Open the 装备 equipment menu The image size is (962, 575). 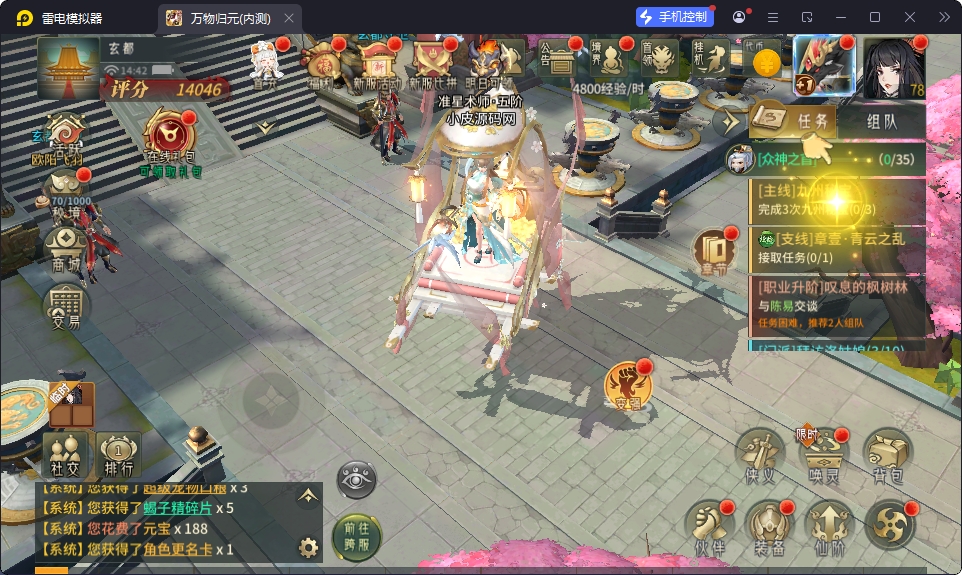(x=770, y=525)
